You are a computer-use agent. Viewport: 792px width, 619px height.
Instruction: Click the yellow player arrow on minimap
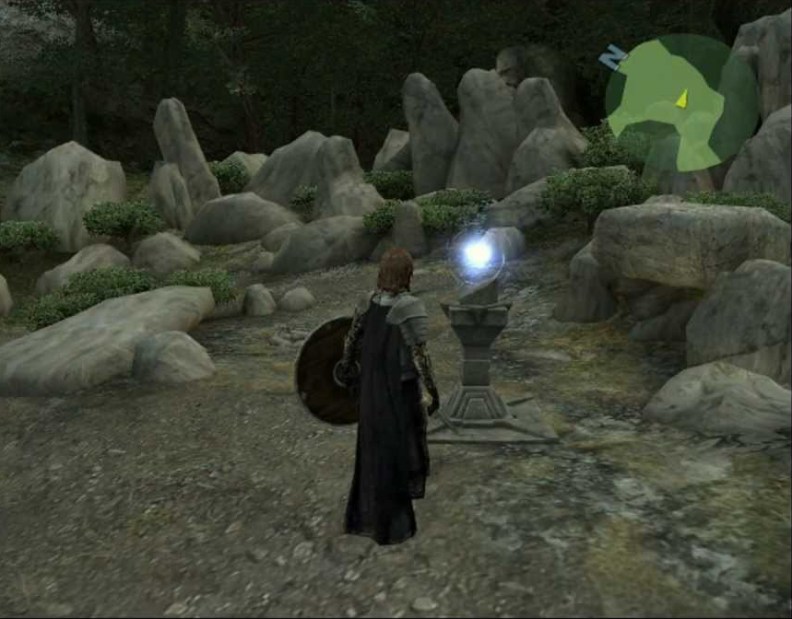(x=682, y=98)
